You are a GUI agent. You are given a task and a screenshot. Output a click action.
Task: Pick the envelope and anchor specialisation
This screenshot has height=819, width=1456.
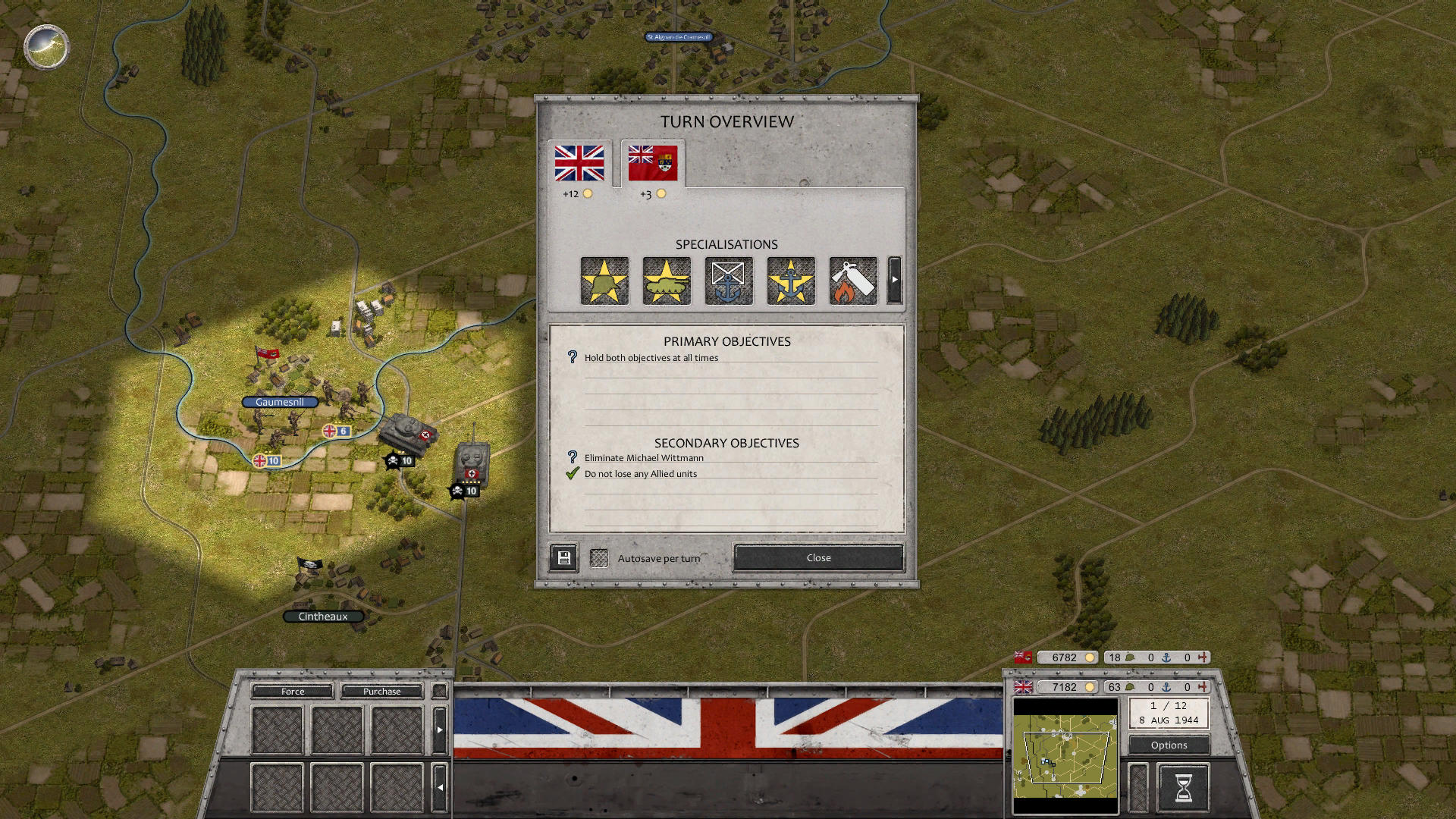[729, 281]
